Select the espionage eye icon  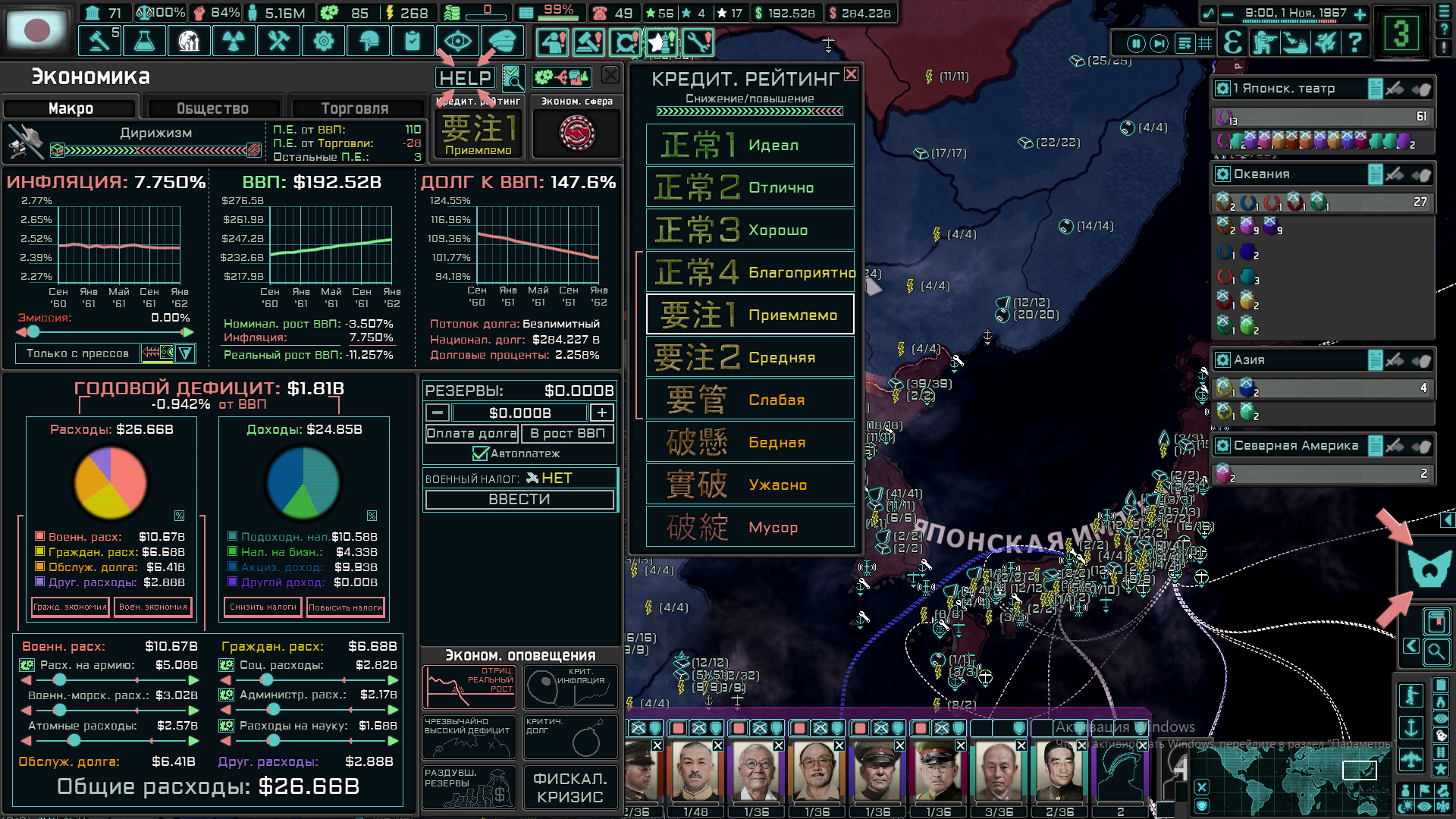(457, 40)
